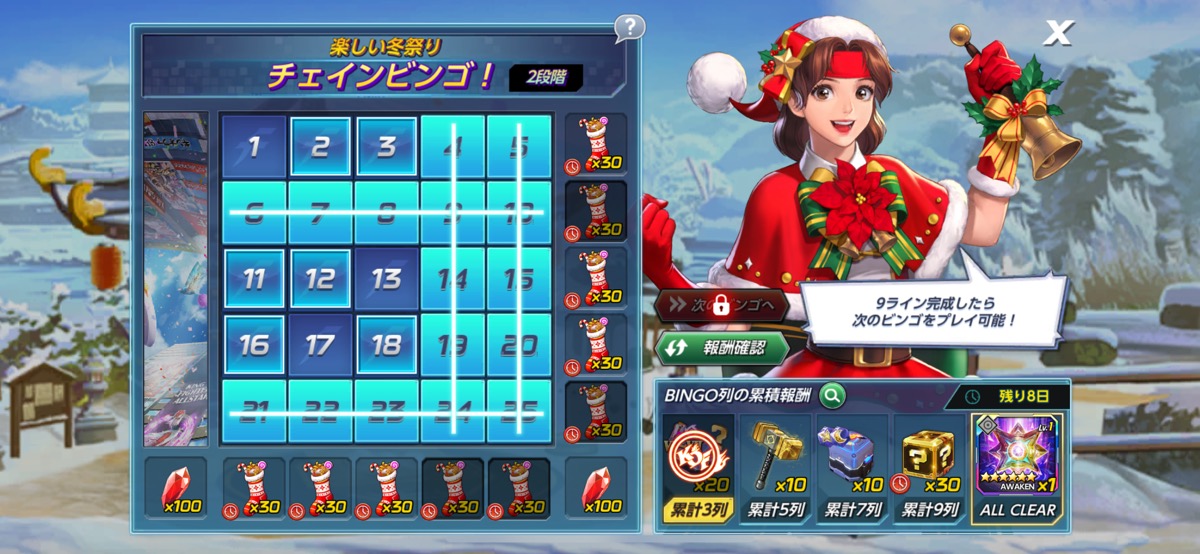Select bingo tile number 1

(x=254, y=148)
